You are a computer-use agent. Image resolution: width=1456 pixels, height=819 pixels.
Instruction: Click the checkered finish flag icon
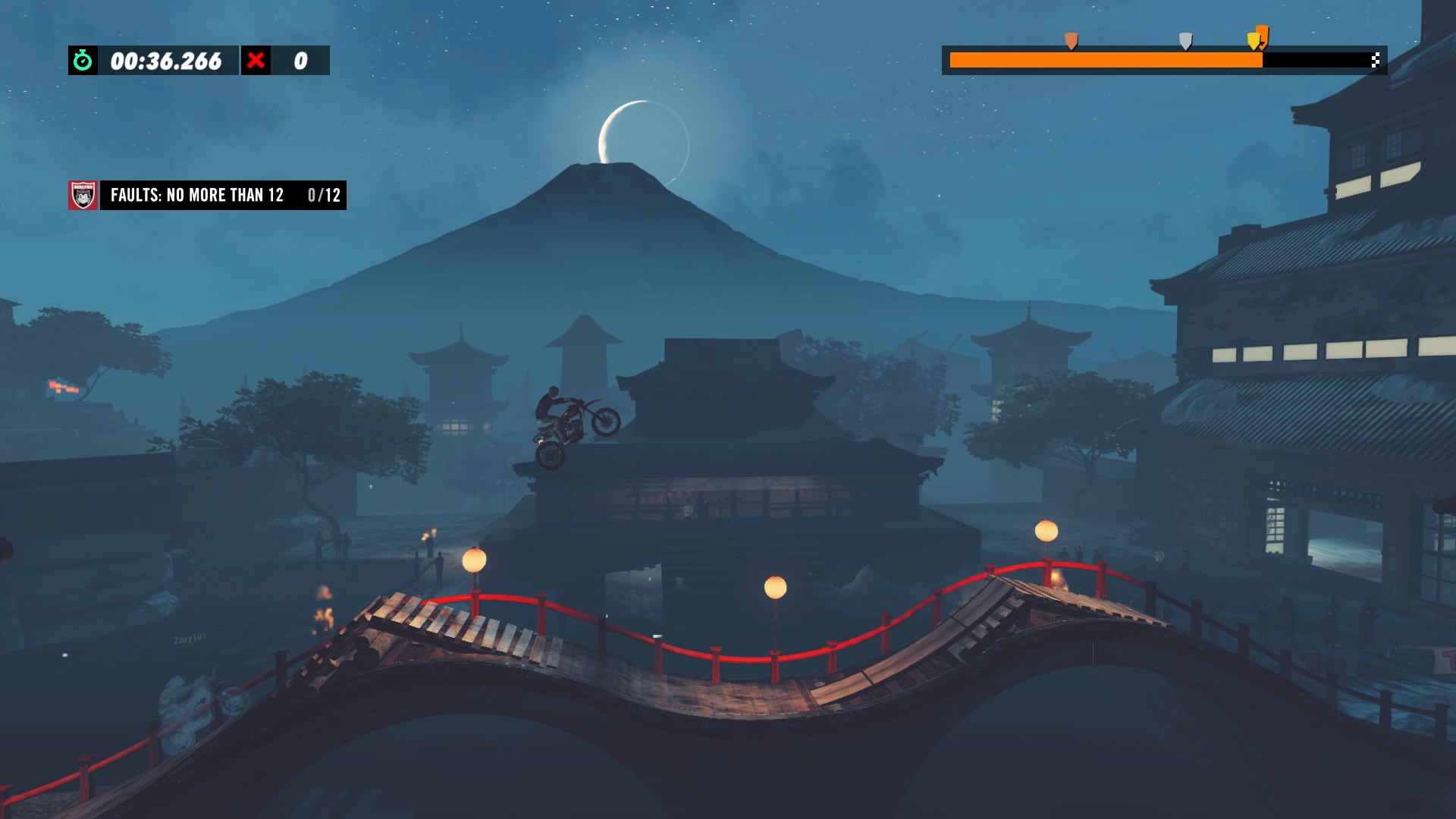pyautogui.click(x=1375, y=61)
